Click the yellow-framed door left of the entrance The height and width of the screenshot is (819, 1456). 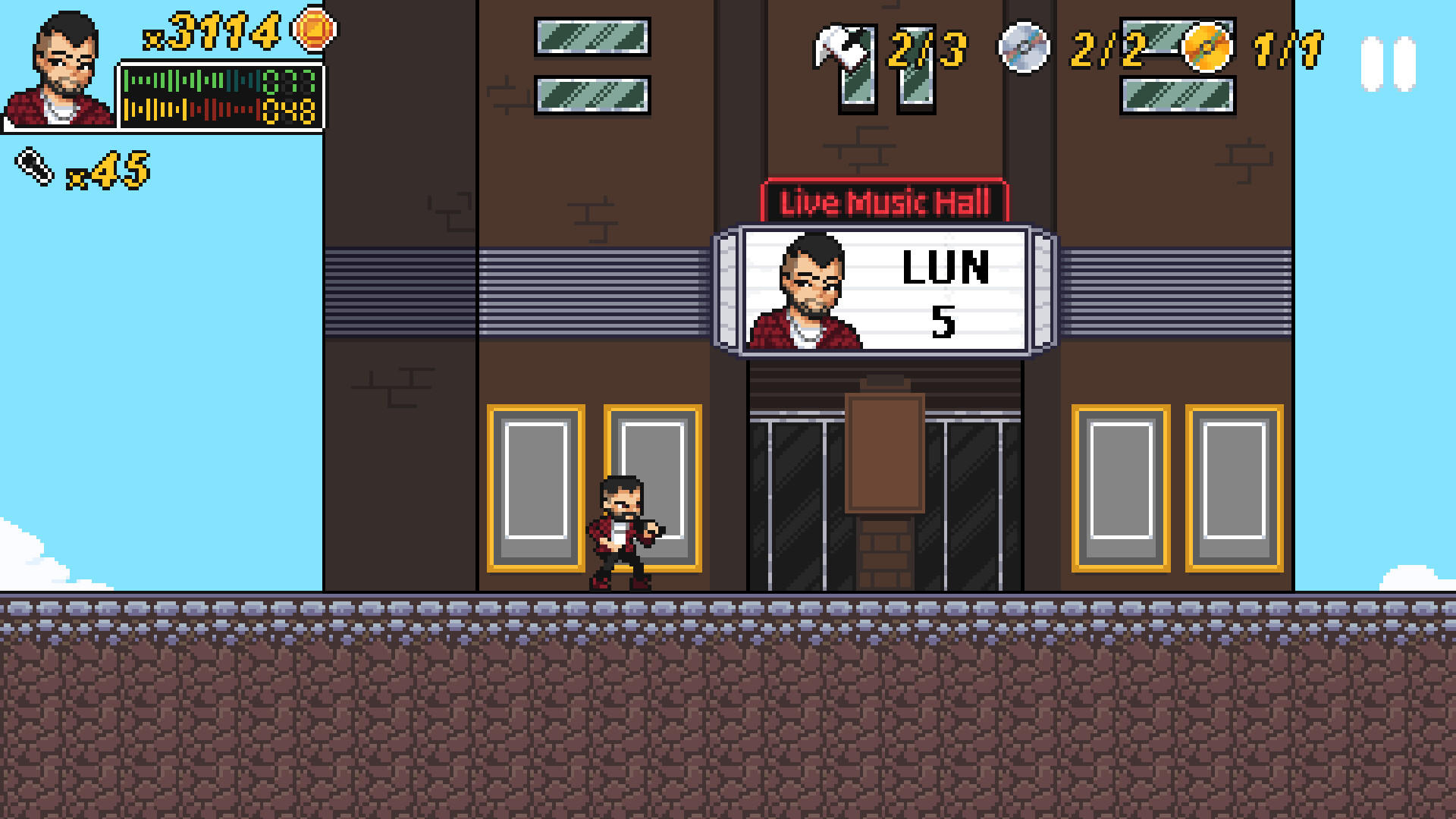point(535,485)
